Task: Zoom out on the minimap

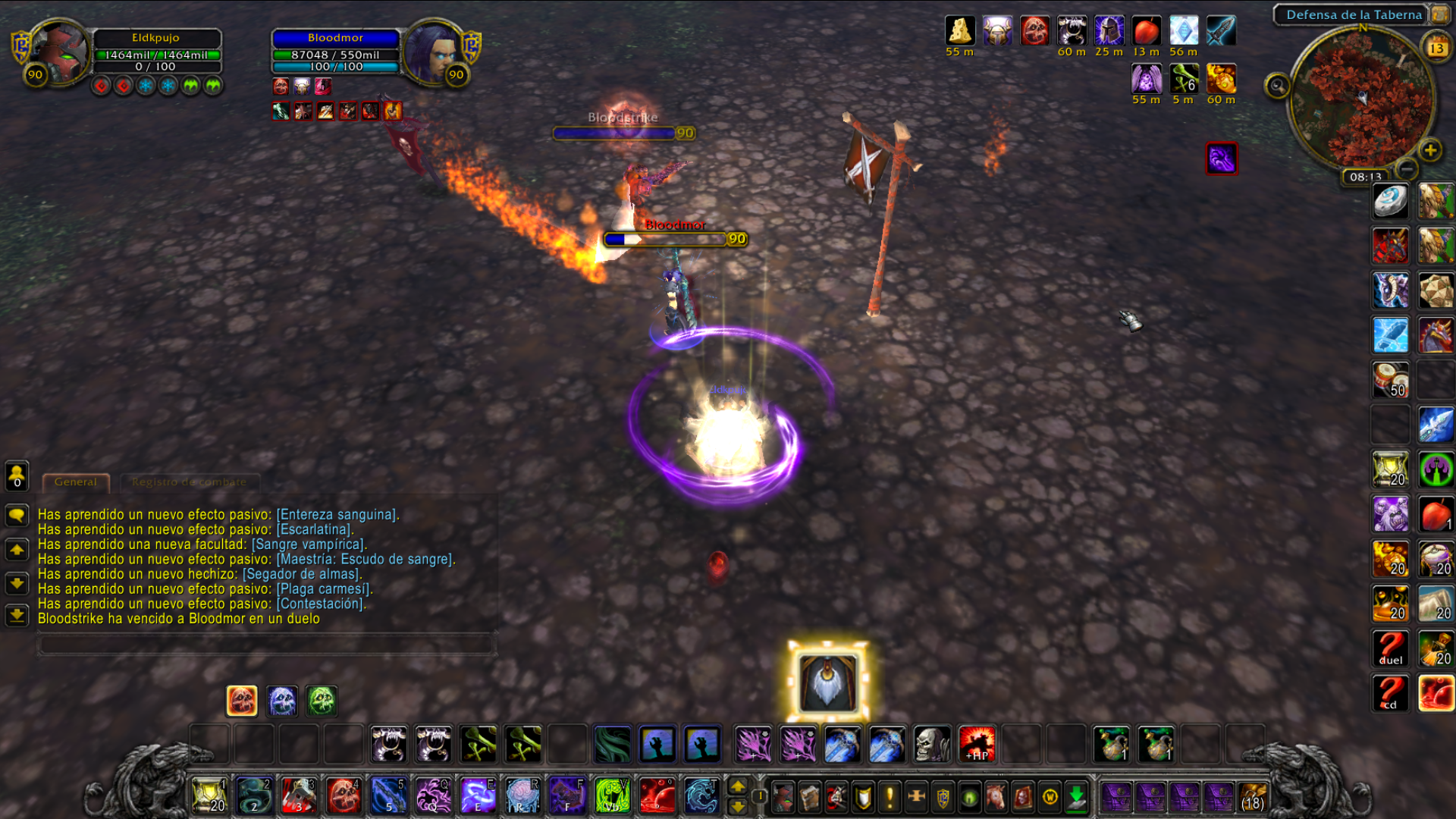Action: click(x=1407, y=168)
